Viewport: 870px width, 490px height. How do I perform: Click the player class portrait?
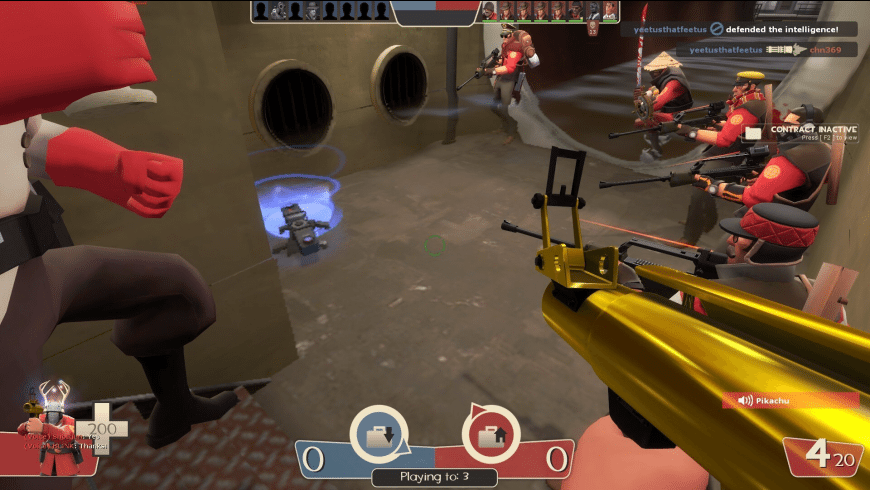point(52,432)
